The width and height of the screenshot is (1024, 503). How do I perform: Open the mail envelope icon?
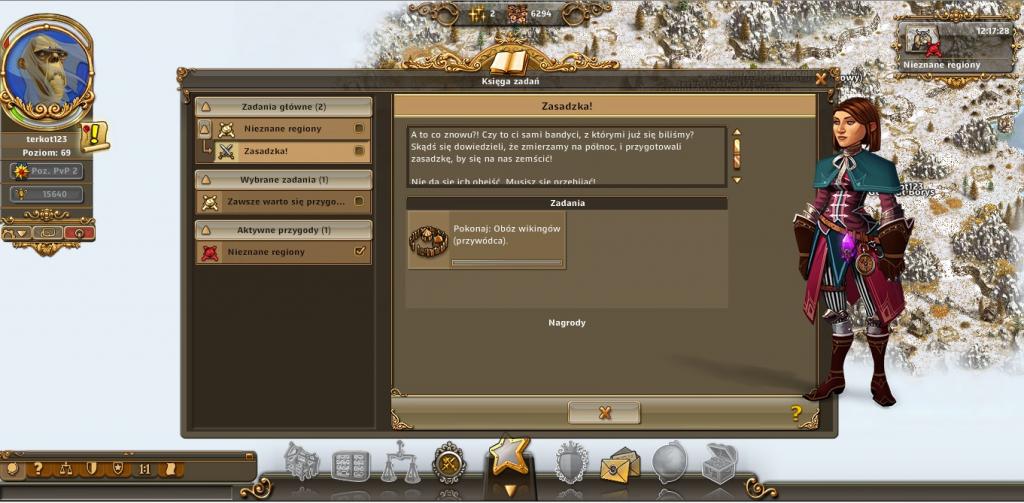620,464
